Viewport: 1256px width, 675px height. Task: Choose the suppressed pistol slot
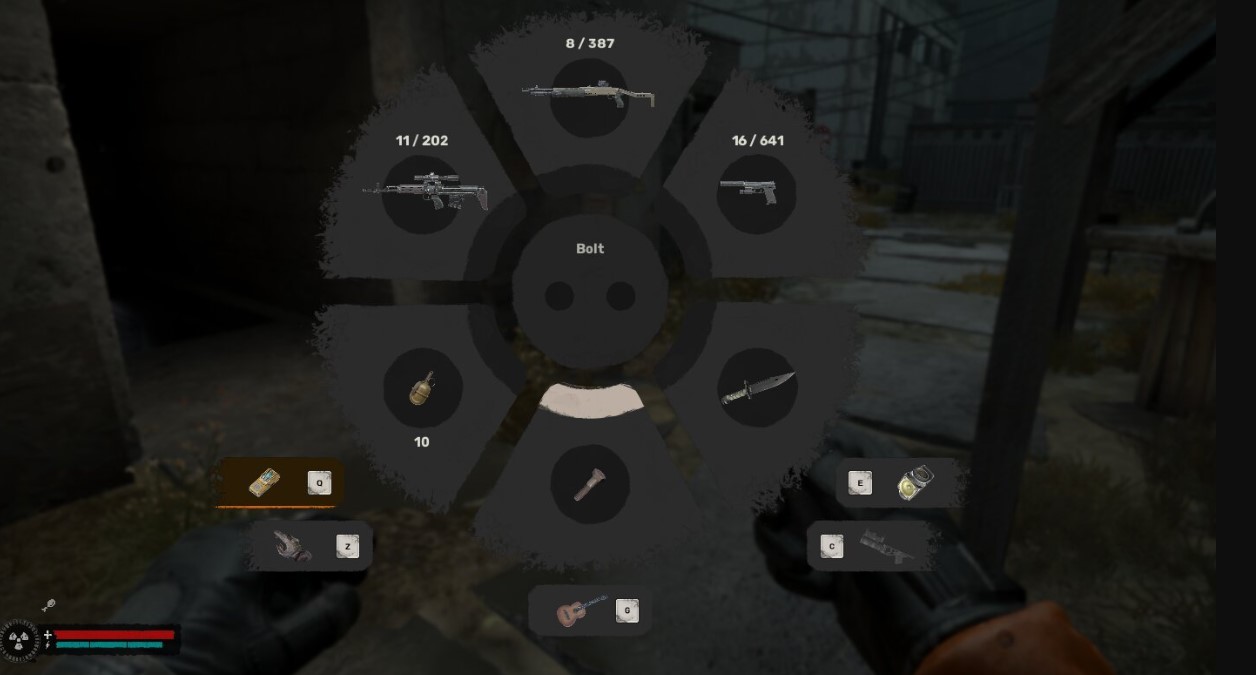756,193
